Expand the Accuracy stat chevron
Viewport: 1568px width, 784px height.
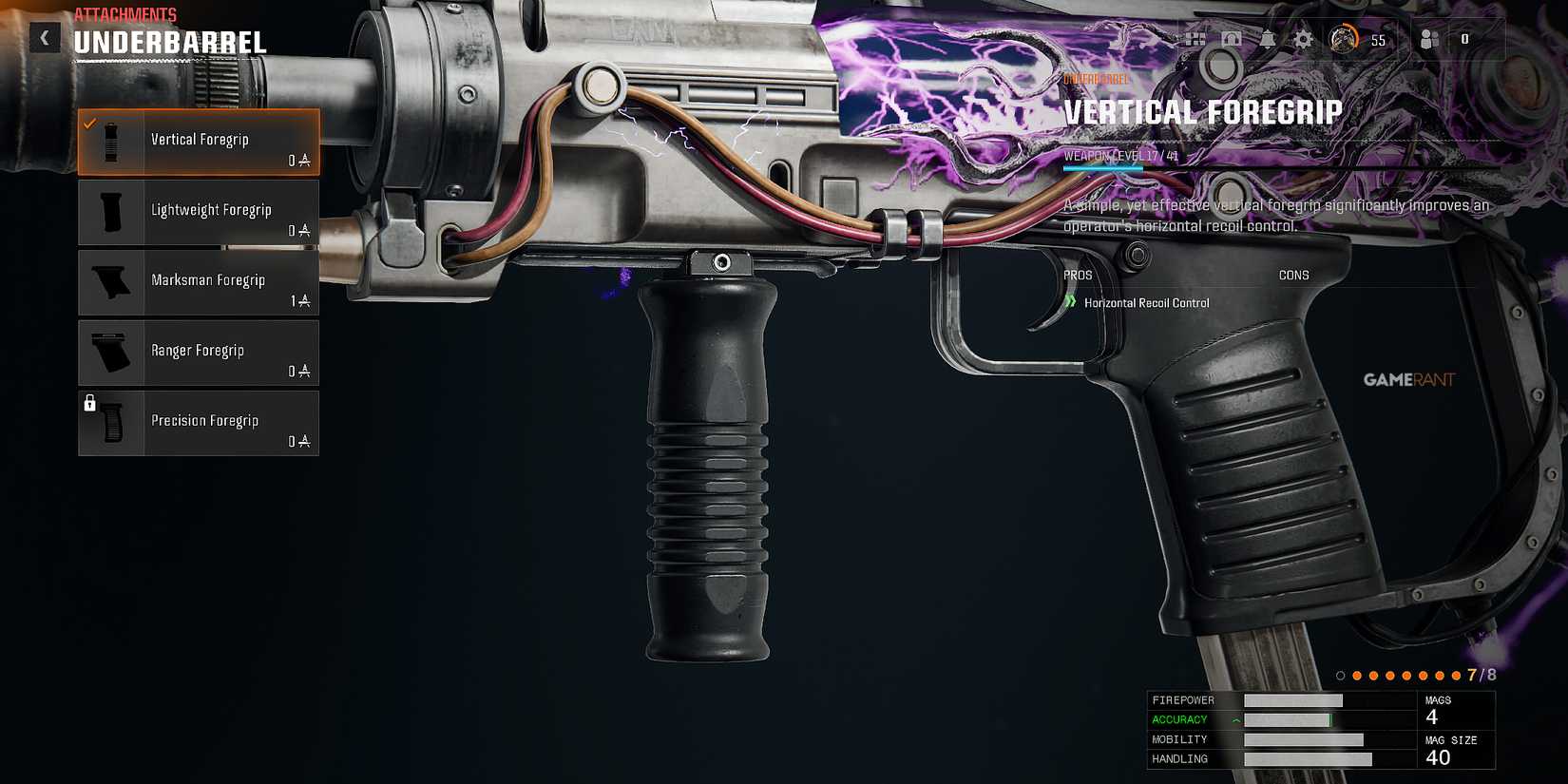click(1235, 719)
